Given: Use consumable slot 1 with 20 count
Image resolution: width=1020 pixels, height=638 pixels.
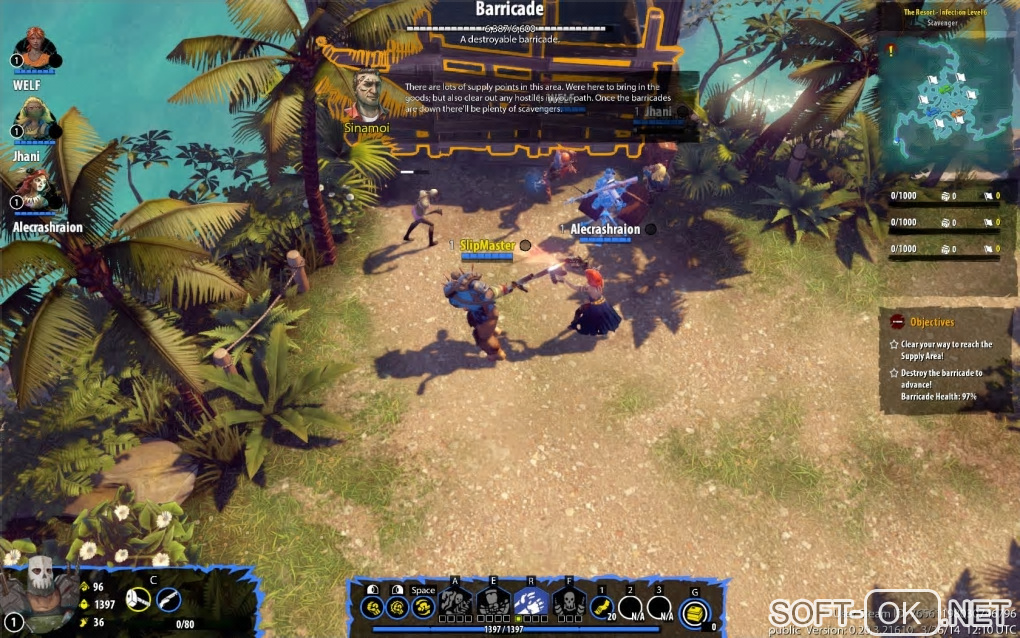Looking at the screenshot, I should [602, 606].
